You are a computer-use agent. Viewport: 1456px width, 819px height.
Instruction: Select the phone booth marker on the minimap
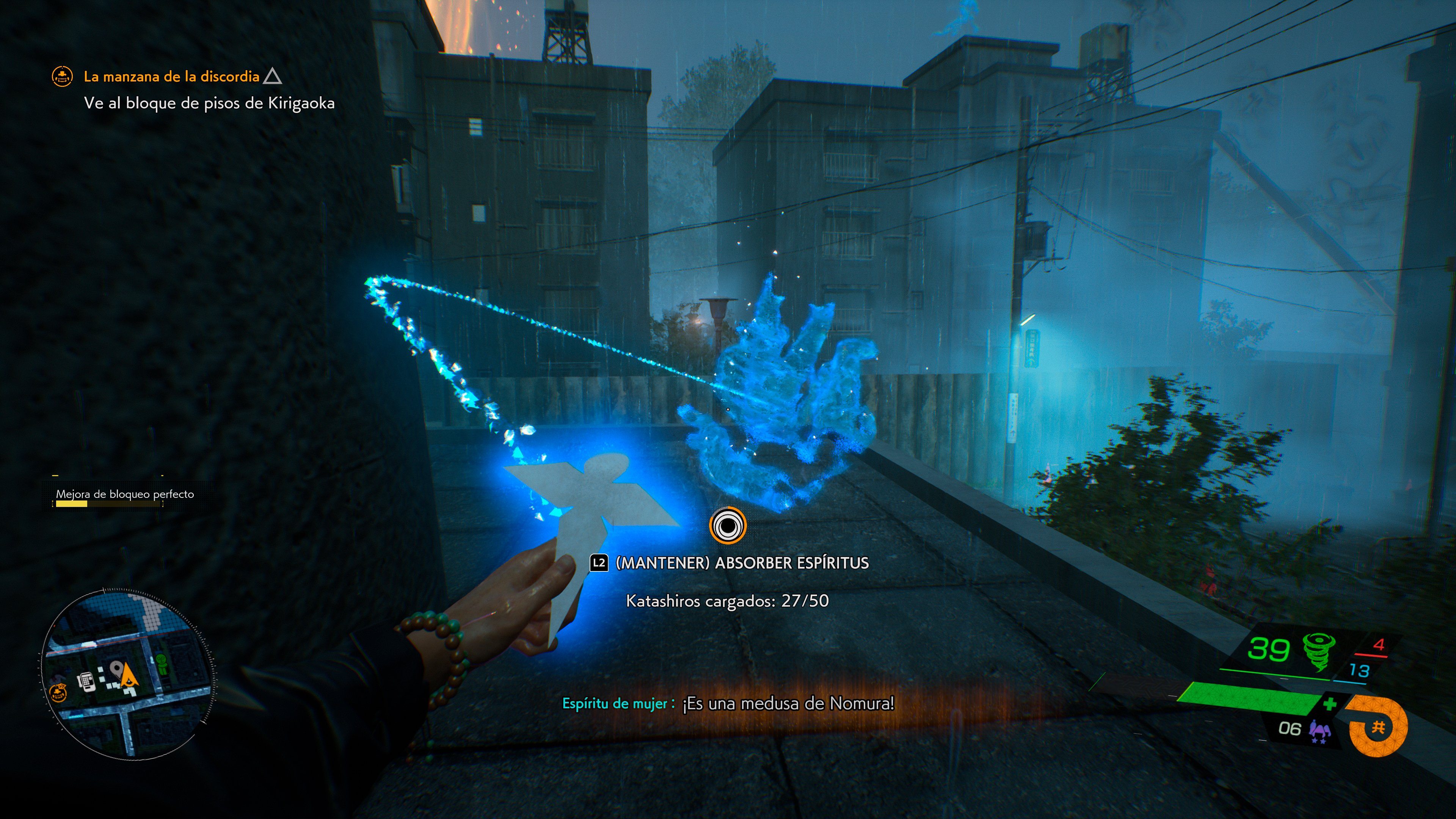(x=86, y=681)
